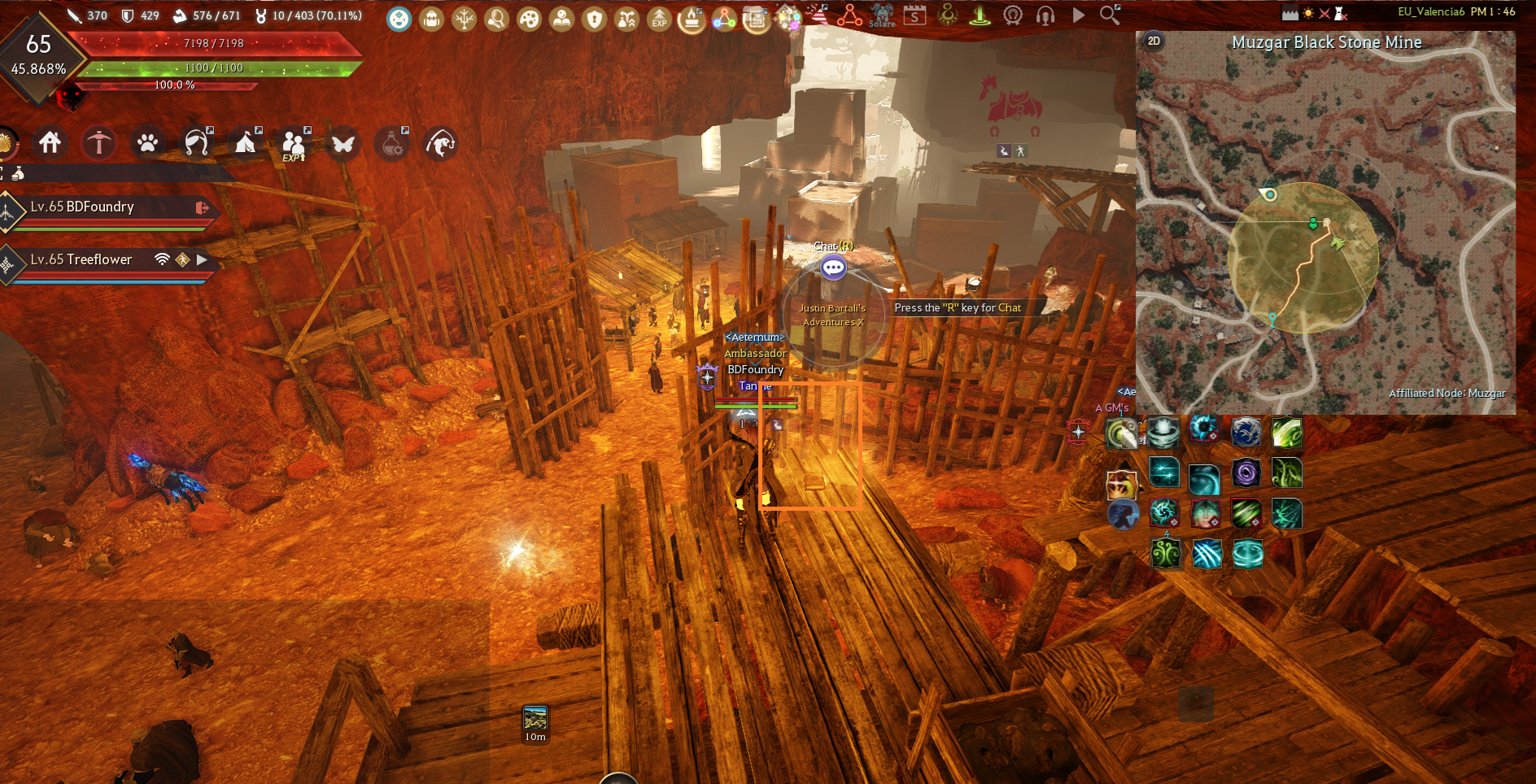Viewport: 1536px width, 784px height.
Task: Open the house residence icon
Action: click(50, 143)
